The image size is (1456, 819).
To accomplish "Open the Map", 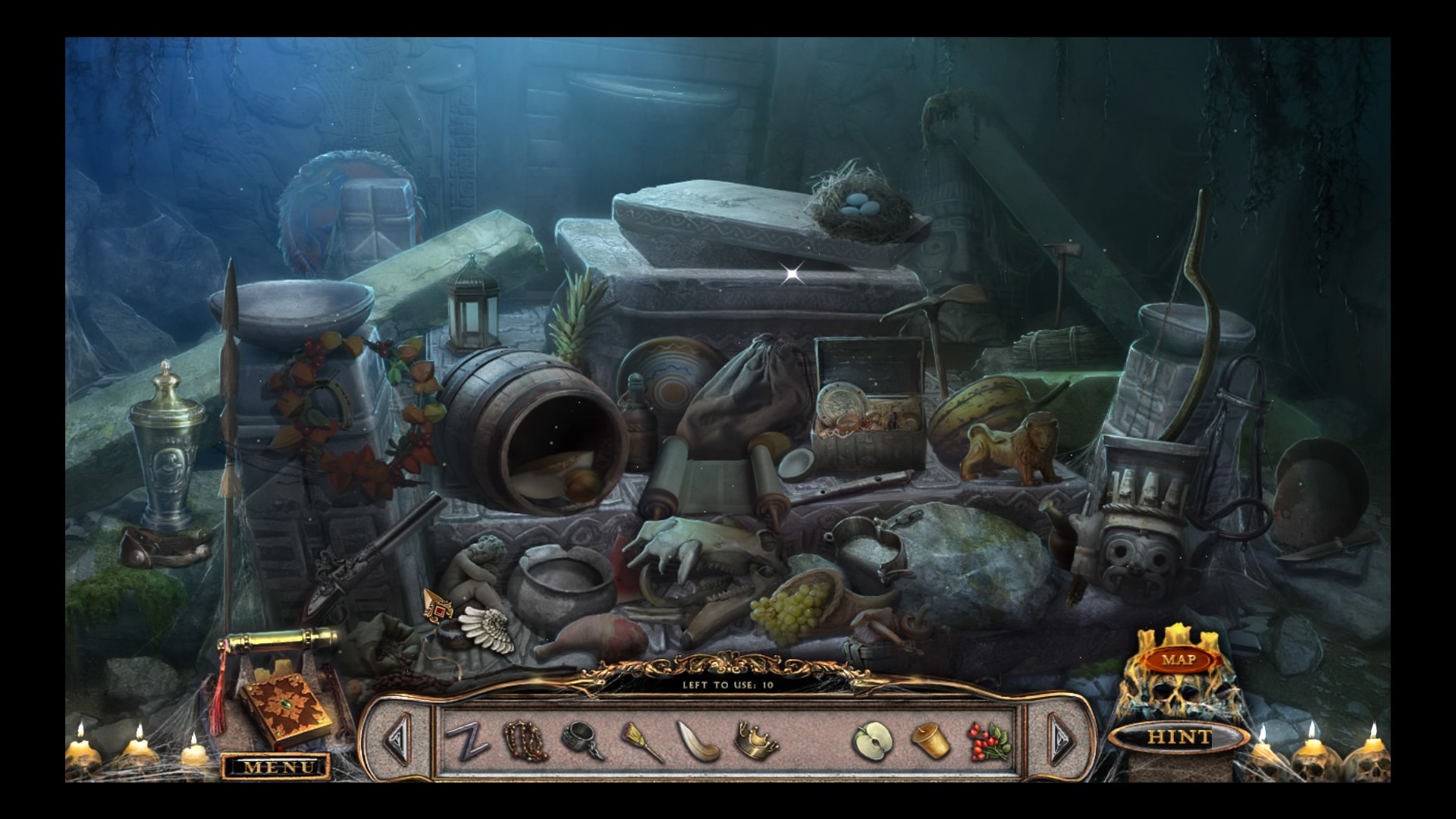I will (1178, 660).
